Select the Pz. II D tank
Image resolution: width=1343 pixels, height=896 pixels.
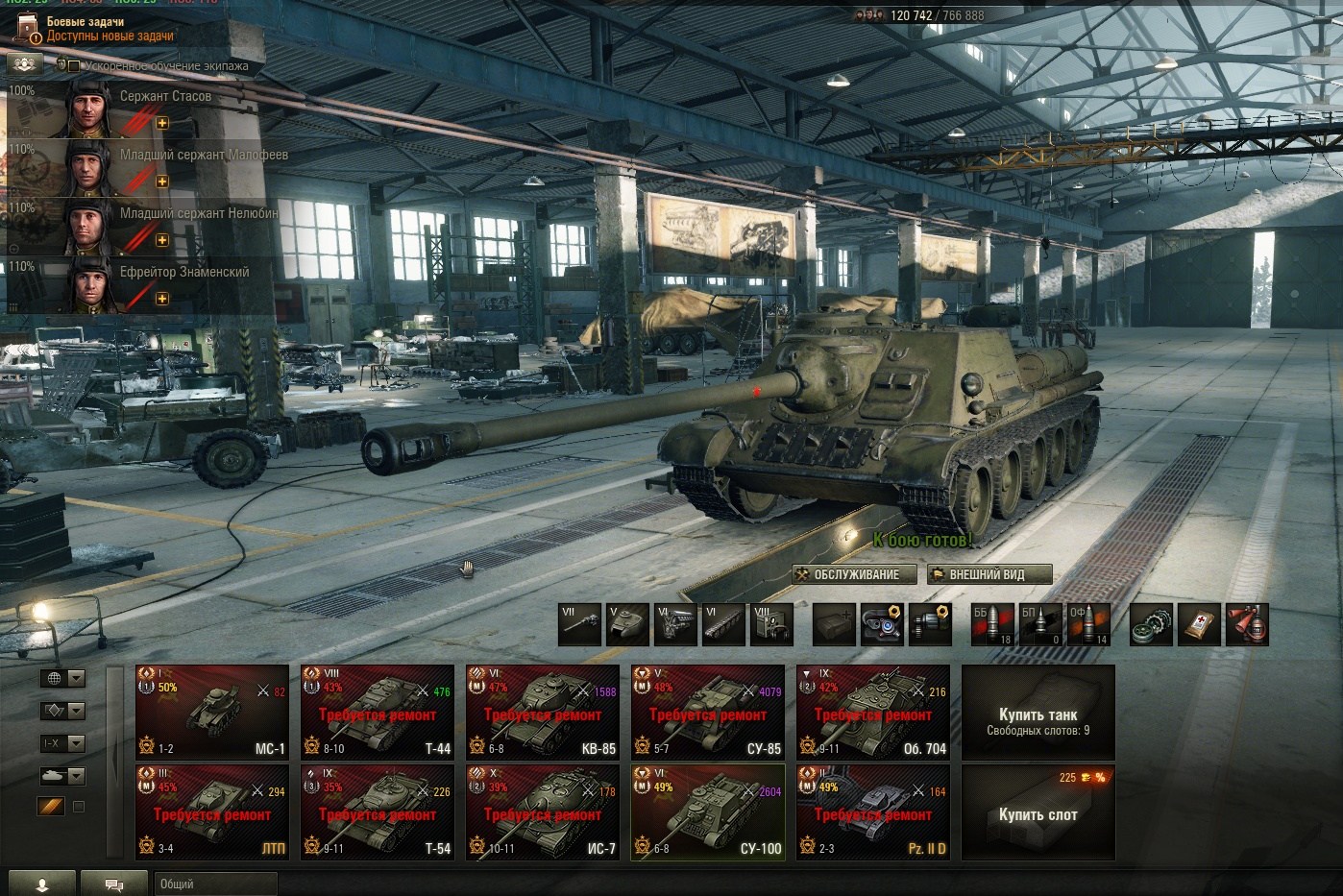coord(873,812)
